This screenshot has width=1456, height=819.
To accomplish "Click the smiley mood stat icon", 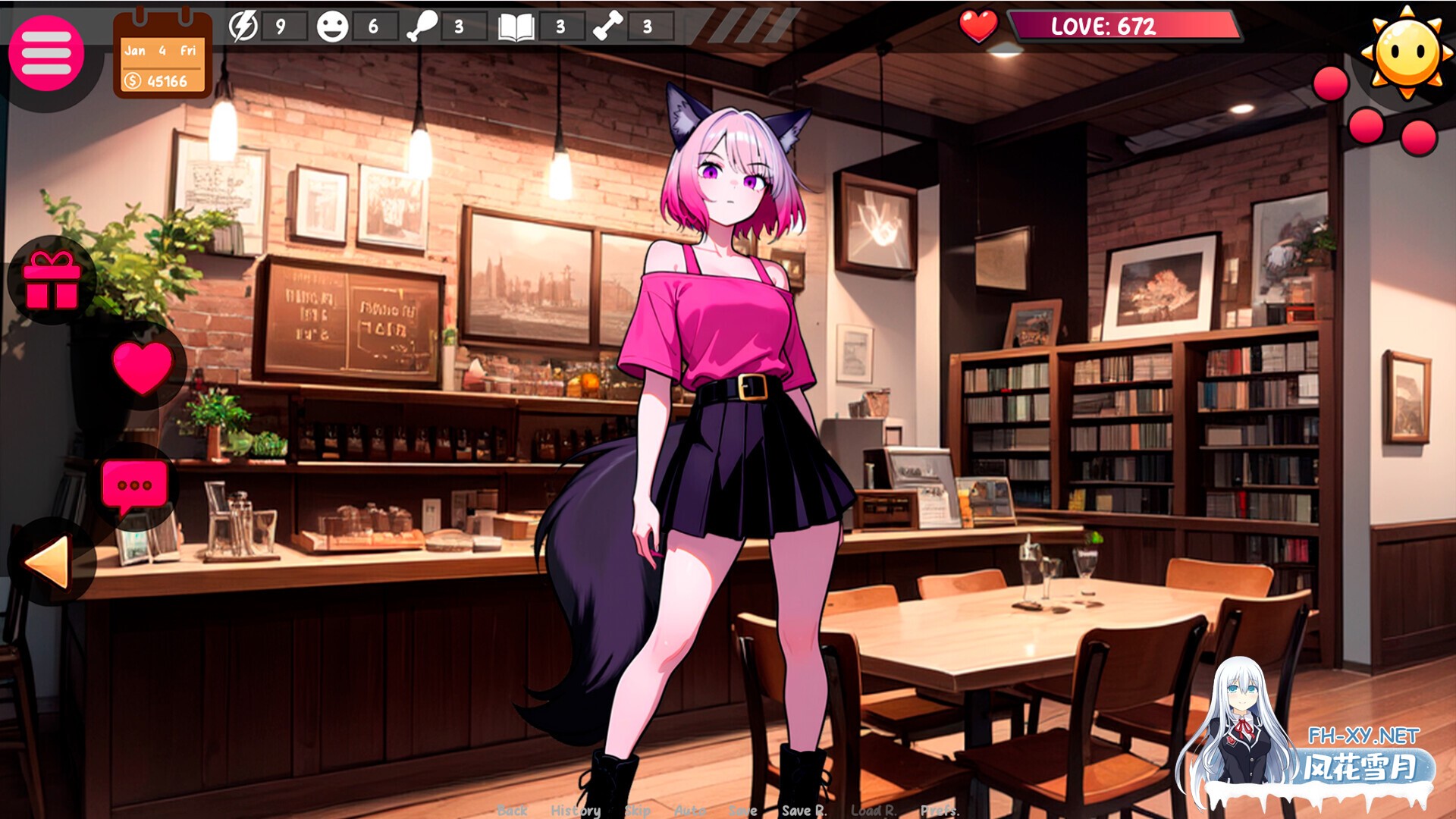I will click(332, 25).
